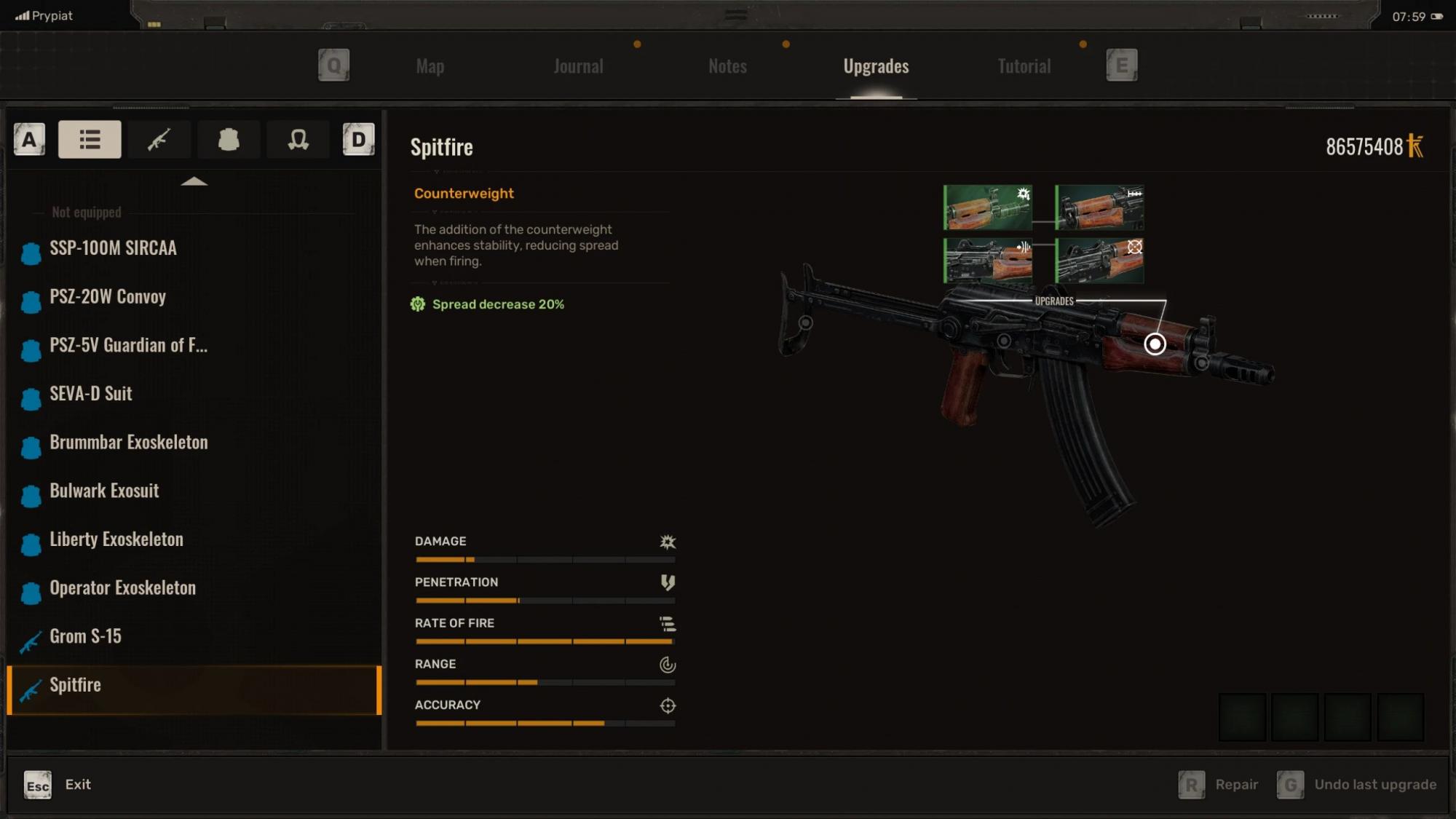Select the accuracy crosshair upgrade thumbnail
Image resolution: width=1456 pixels, height=819 pixels.
pos(1099,261)
